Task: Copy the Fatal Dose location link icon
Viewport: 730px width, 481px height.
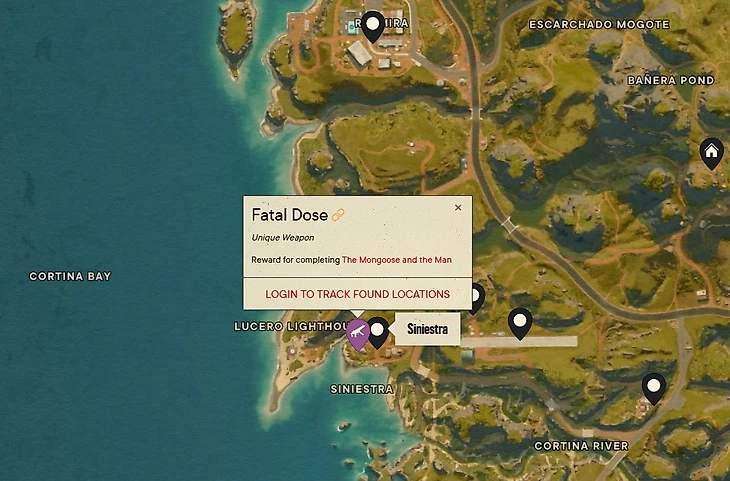Action: pos(338,215)
